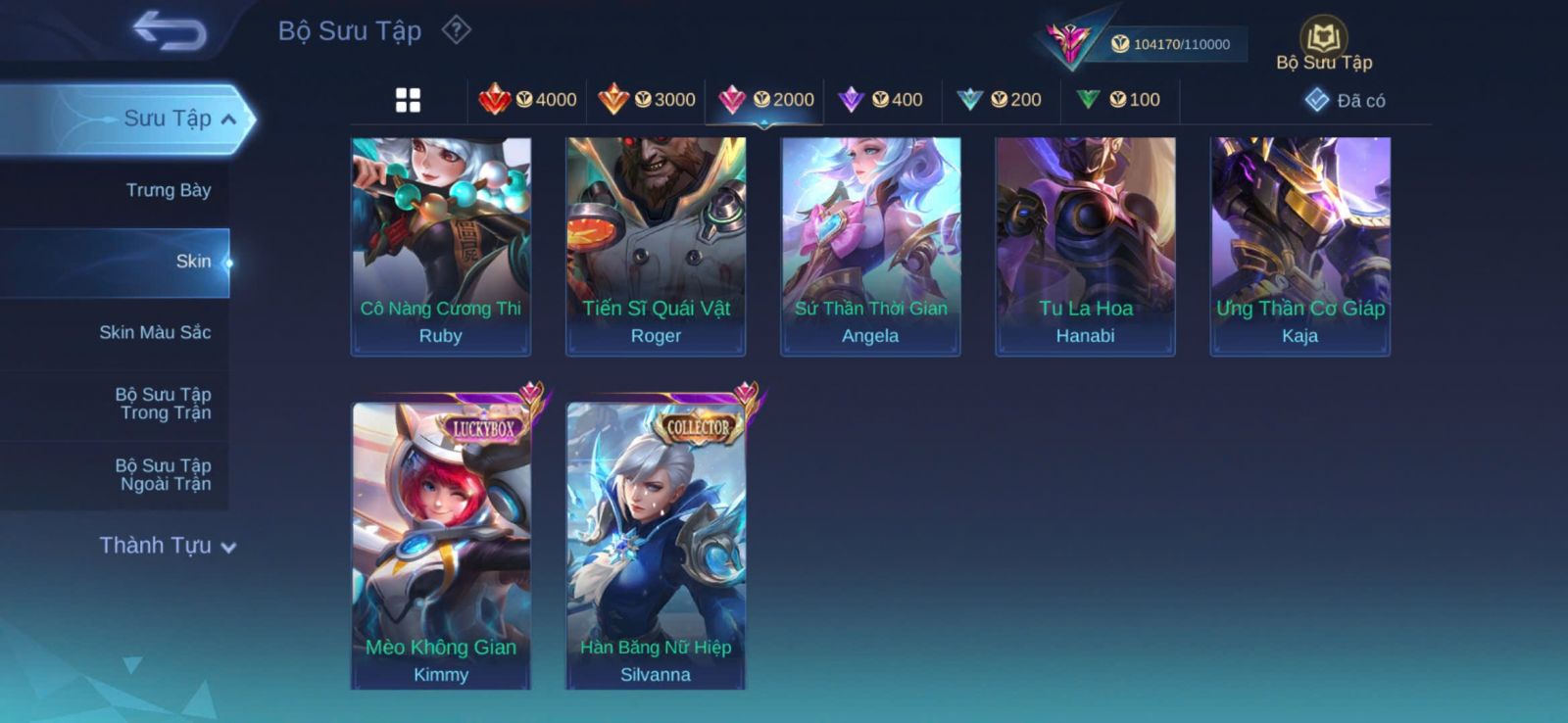Open the collection help question mark
This screenshot has height=723, width=1568.
click(456, 30)
